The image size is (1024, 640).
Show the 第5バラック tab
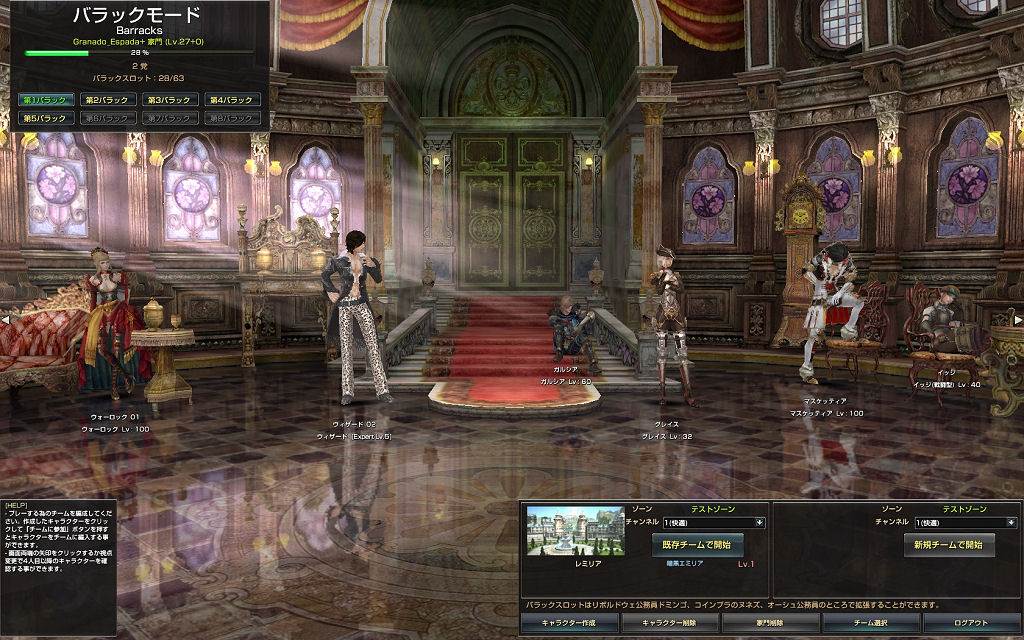[45, 118]
